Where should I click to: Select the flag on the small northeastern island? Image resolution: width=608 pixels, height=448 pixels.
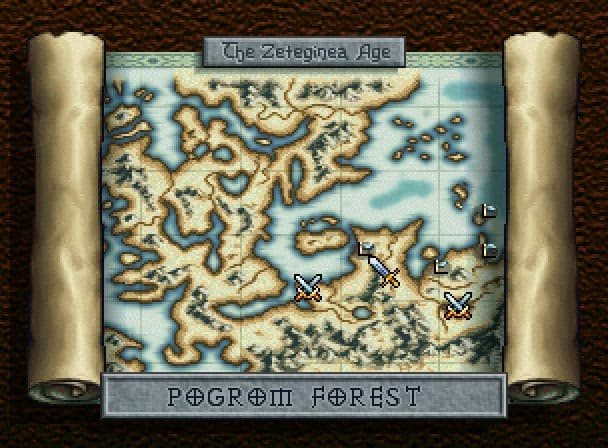[x=488, y=211]
